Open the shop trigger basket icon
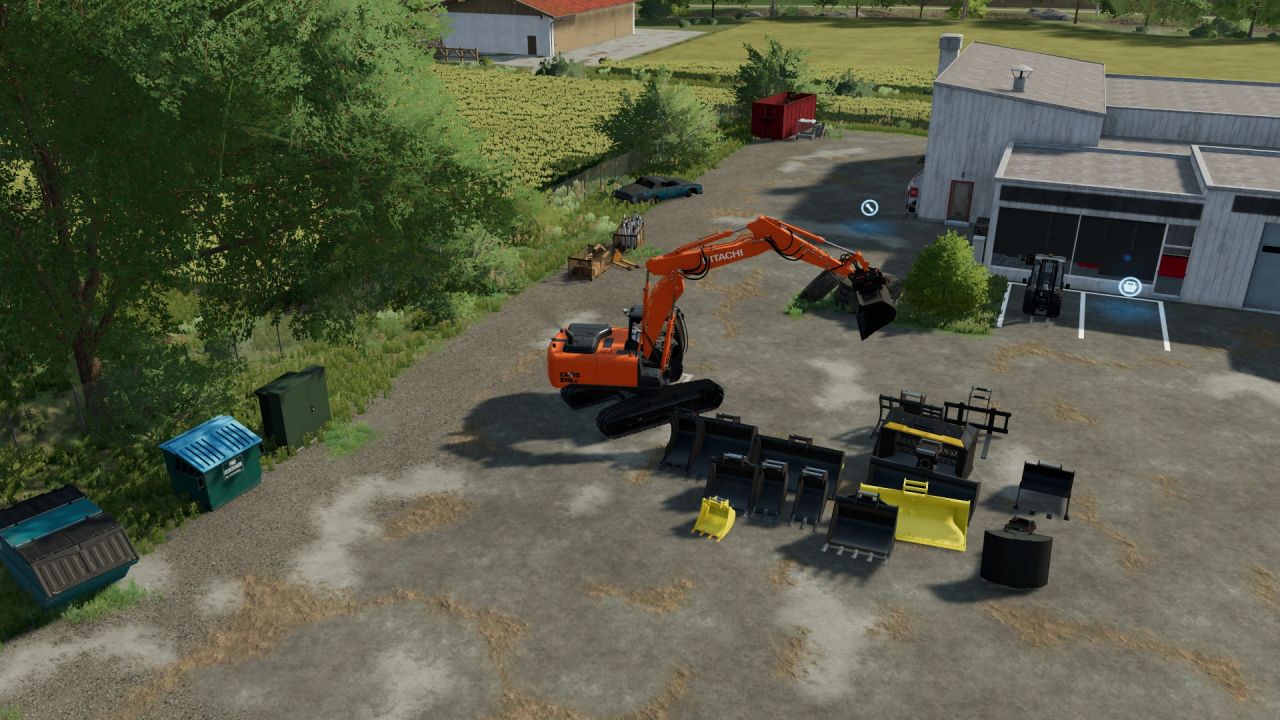The width and height of the screenshot is (1280, 720). coord(1131,287)
